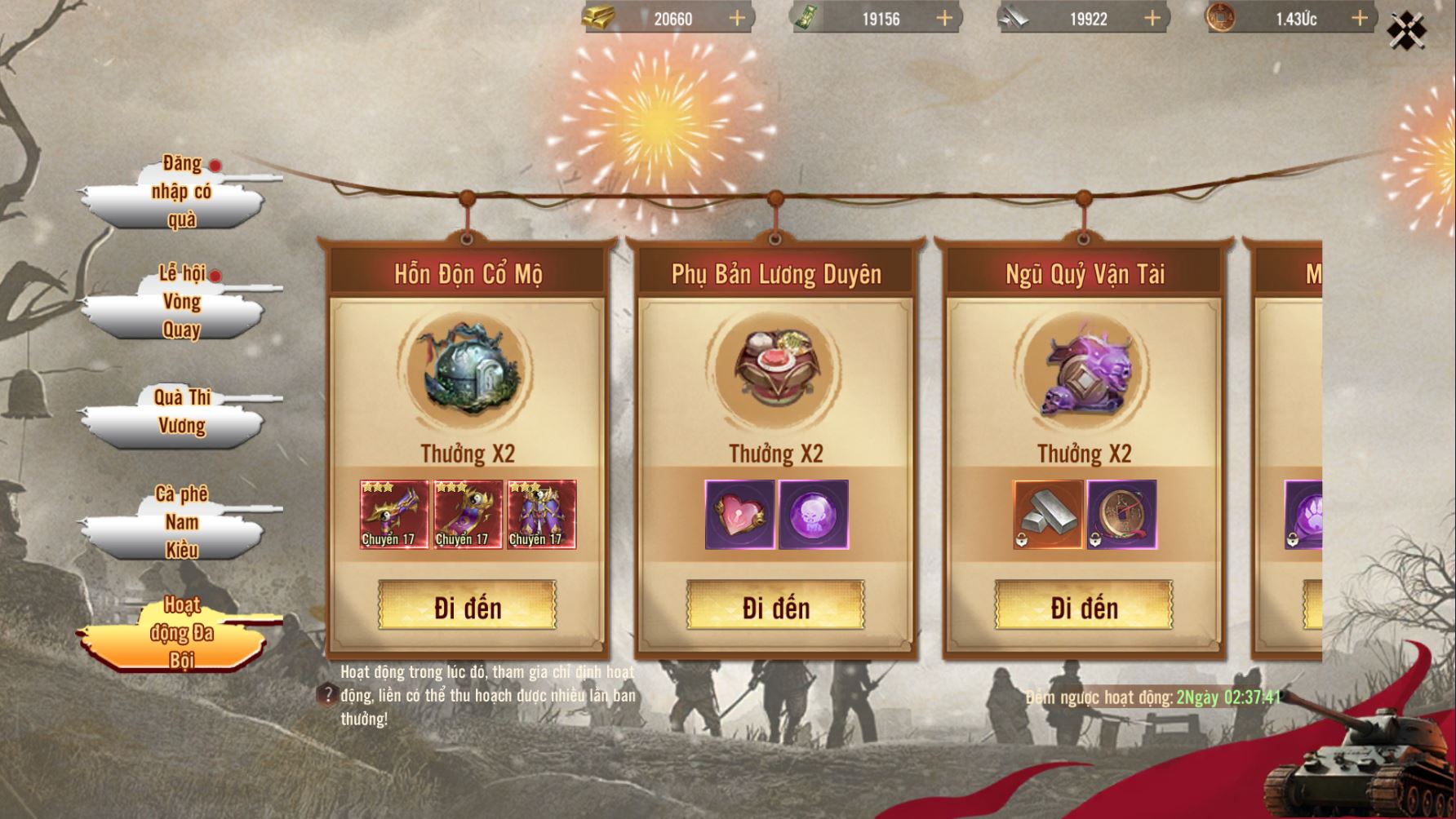Show the Cà phê Nam Kiều tab

(x=181, y=522)
